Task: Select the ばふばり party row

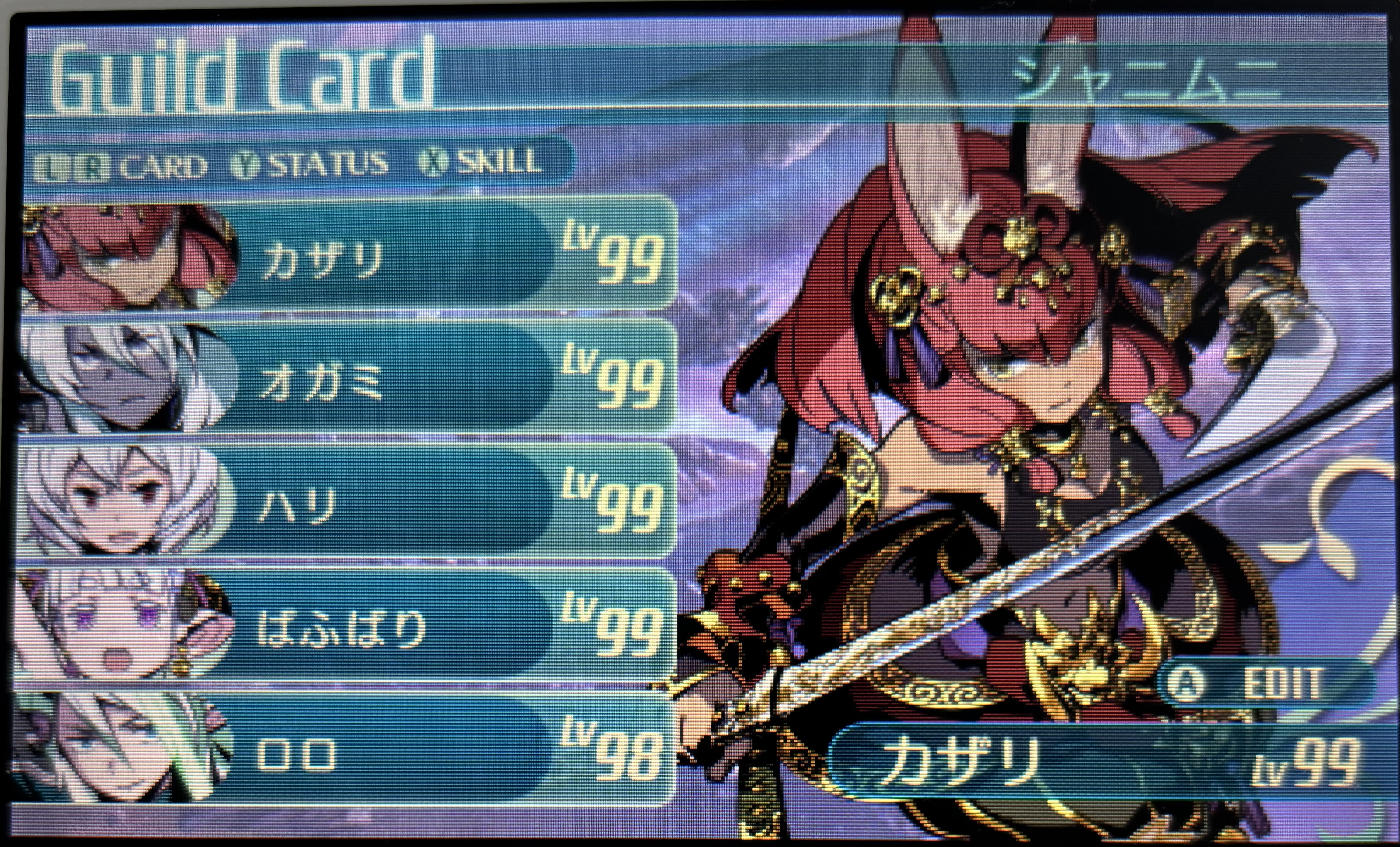Action: coord(398,628)
